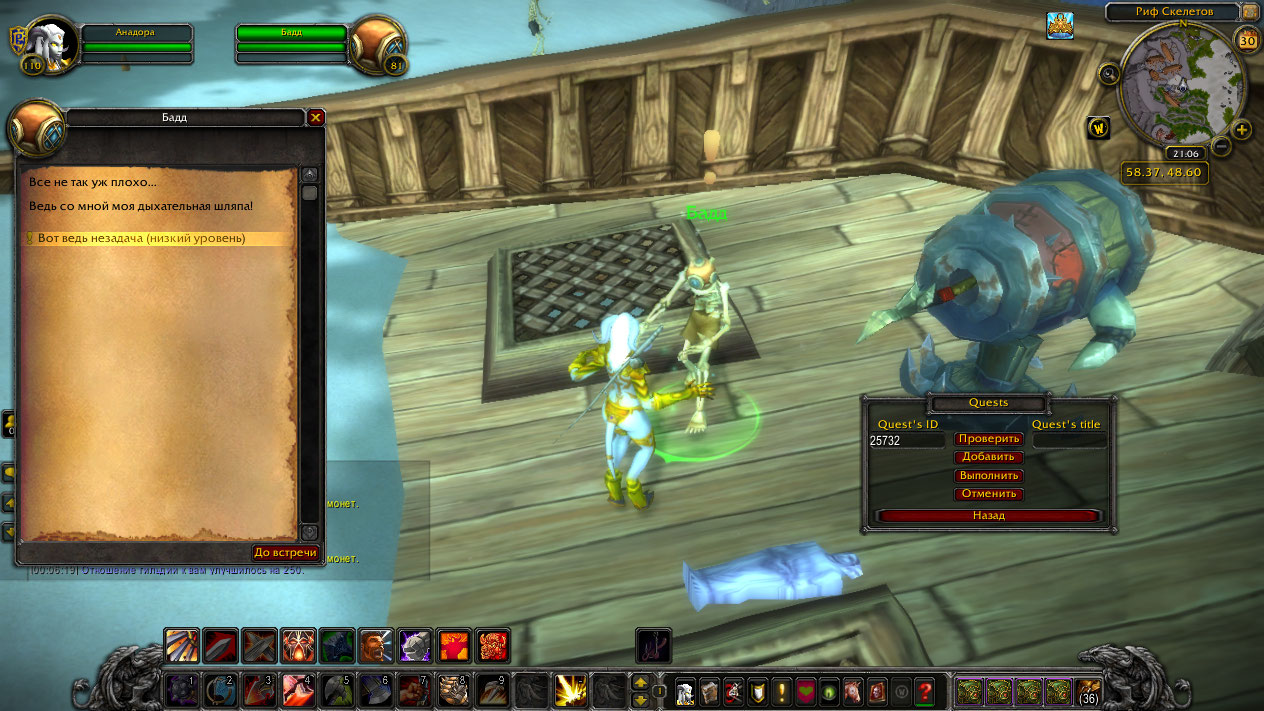Open the character info micro button

pyautogui.click(x=685, y=690)
